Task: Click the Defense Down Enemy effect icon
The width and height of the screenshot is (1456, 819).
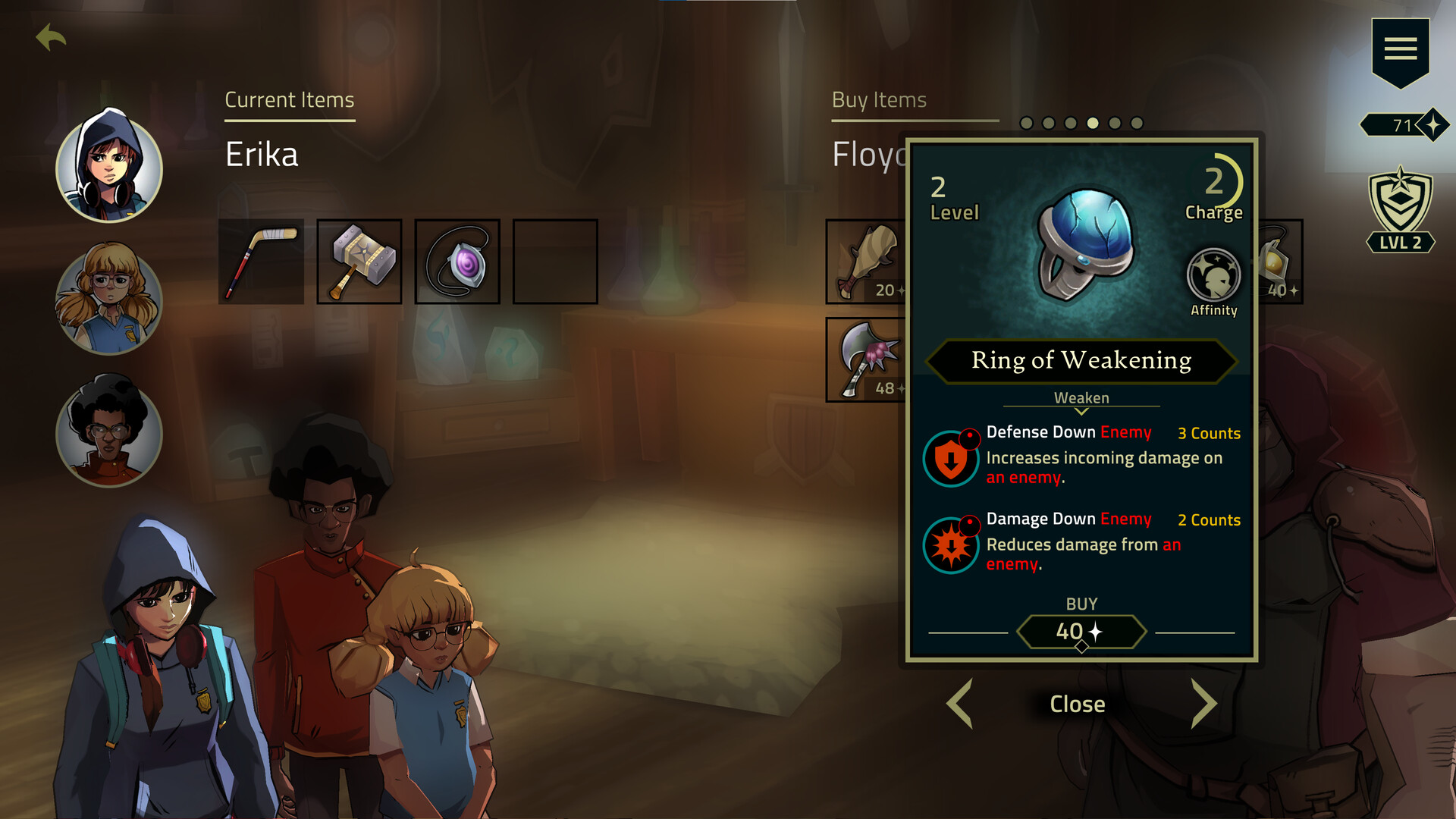Action: click(x=950, y=458)
